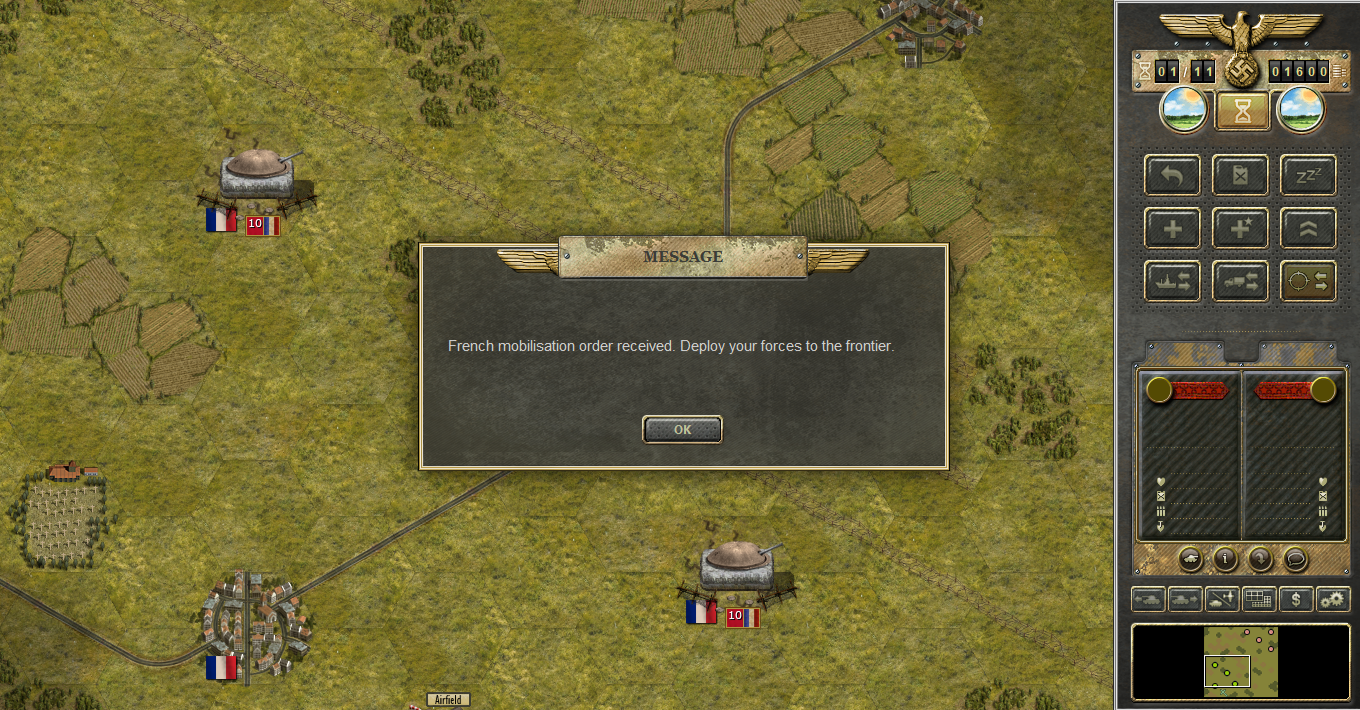Toggle the tank and aircraft view button
This screenshot has width=1360, height=710.
point(1222,599)
